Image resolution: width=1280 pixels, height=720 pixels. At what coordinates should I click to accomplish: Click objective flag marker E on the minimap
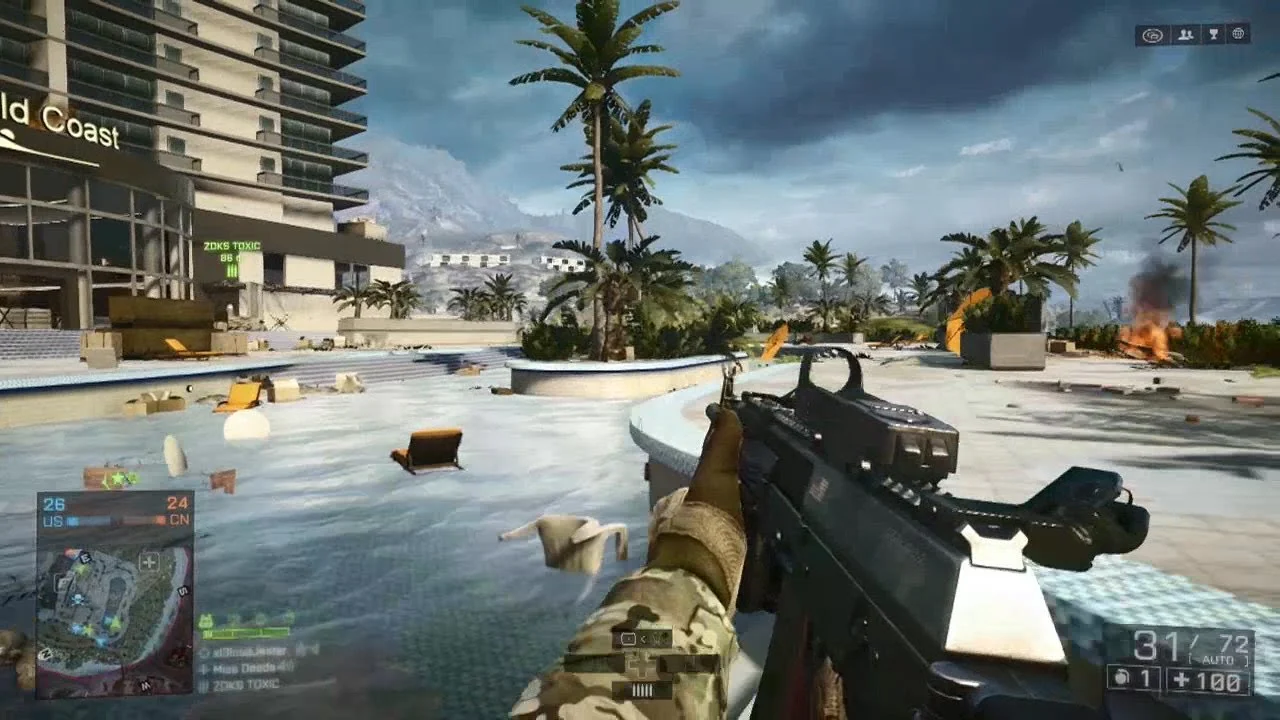tap(84, 557)
